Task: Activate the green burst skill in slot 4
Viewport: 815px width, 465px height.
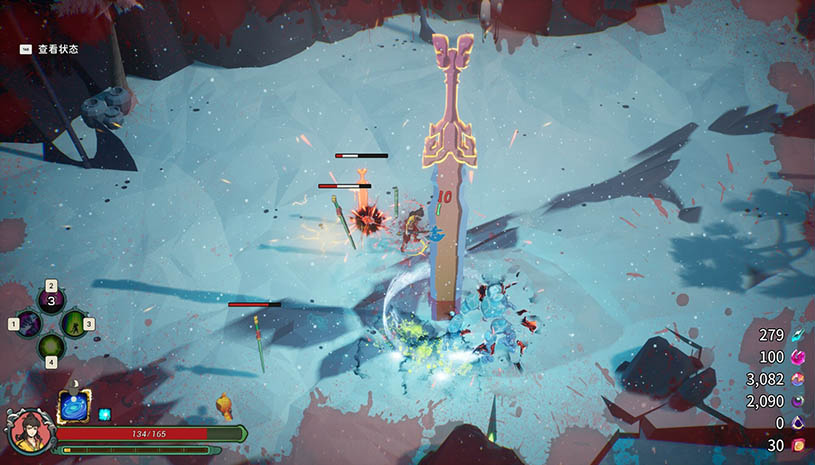Action: pos(51,347)
